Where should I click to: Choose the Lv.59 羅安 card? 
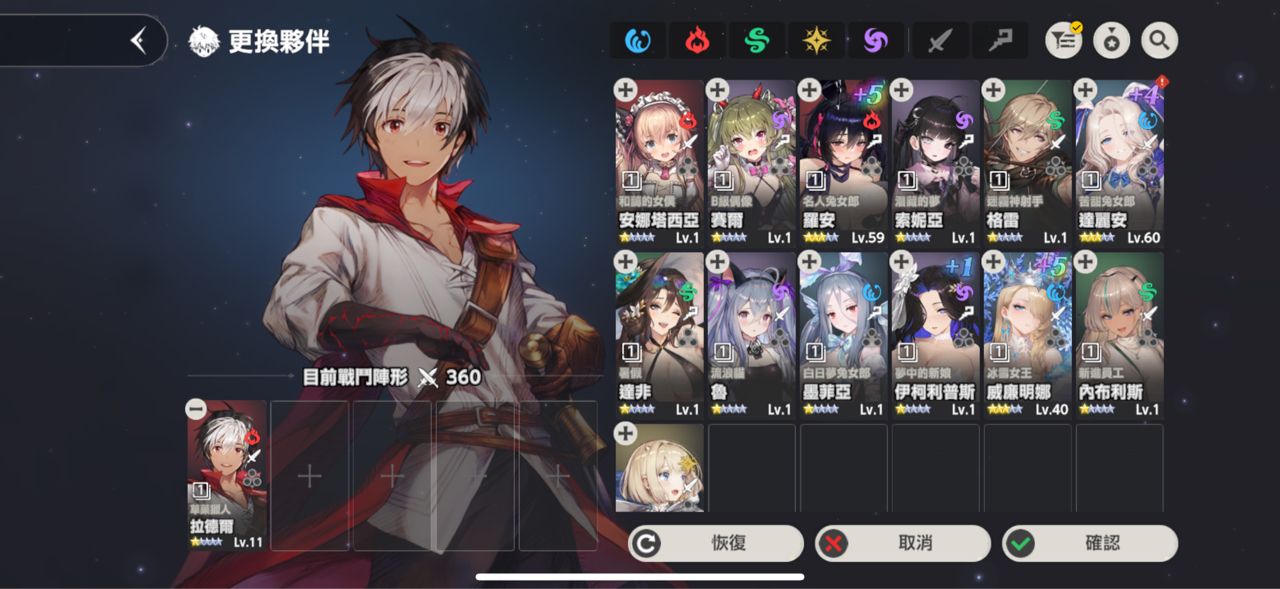click(x=843, y=164)
